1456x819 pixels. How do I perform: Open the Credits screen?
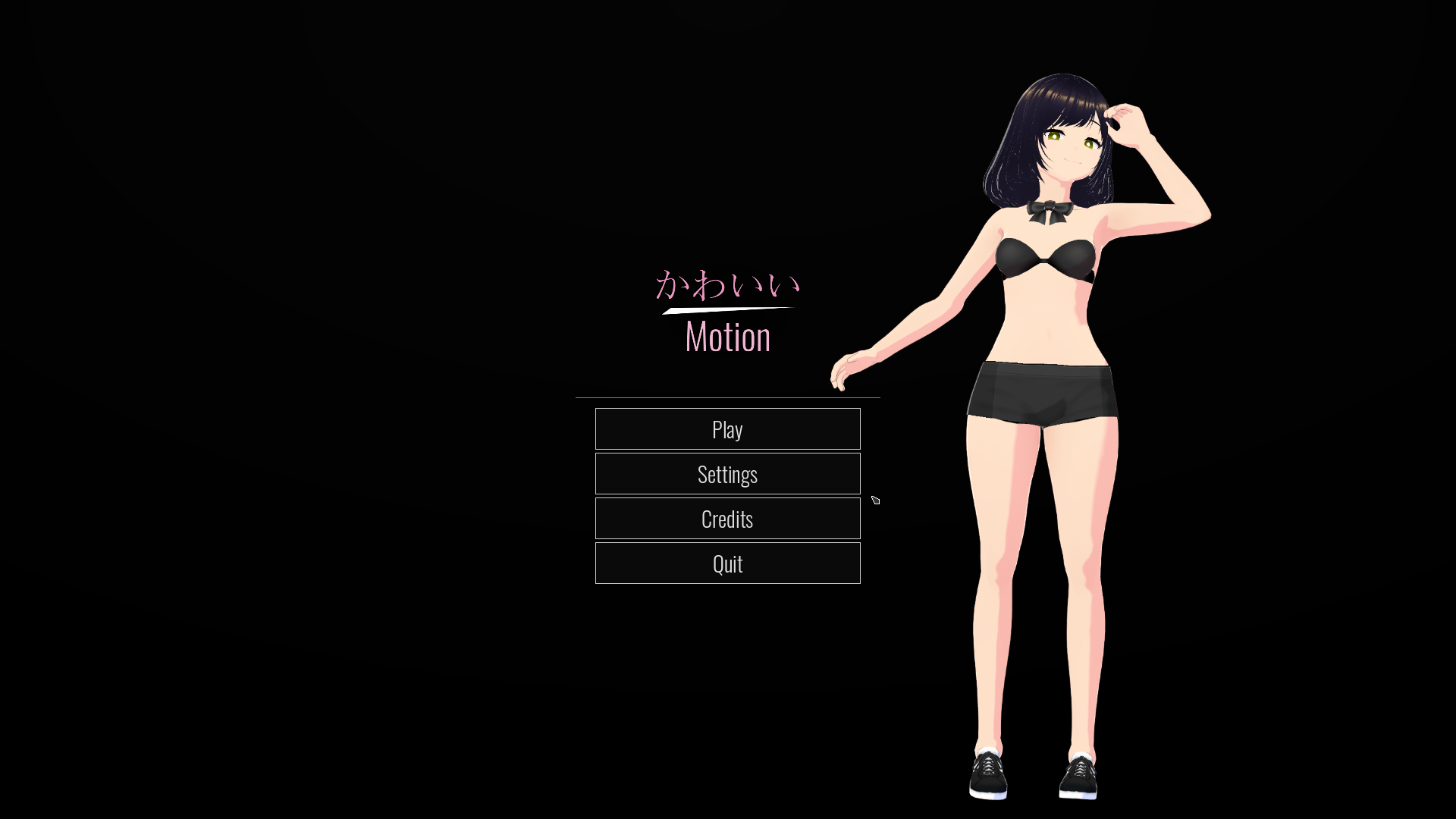click(x=727, y=518)
